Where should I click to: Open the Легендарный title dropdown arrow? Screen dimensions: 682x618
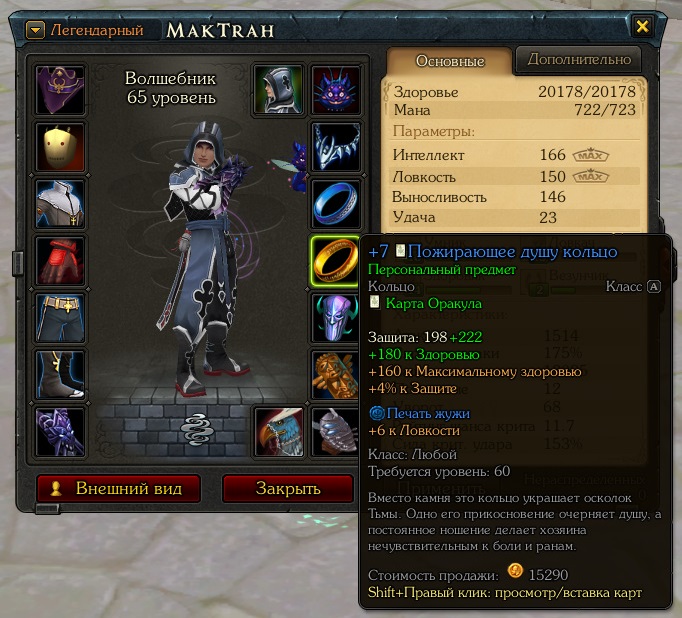point(35,30)
